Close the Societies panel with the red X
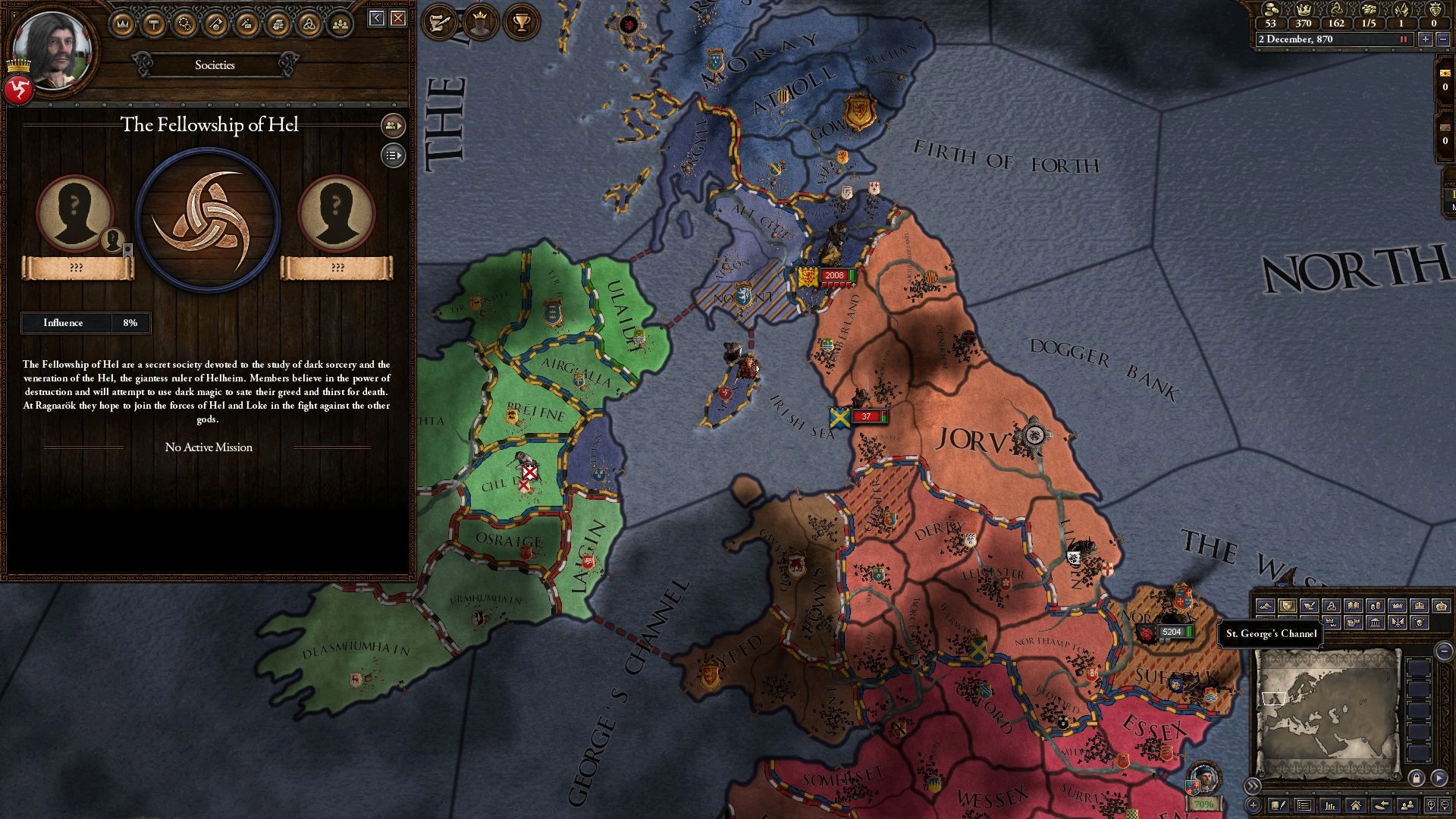 coord(398,18)
